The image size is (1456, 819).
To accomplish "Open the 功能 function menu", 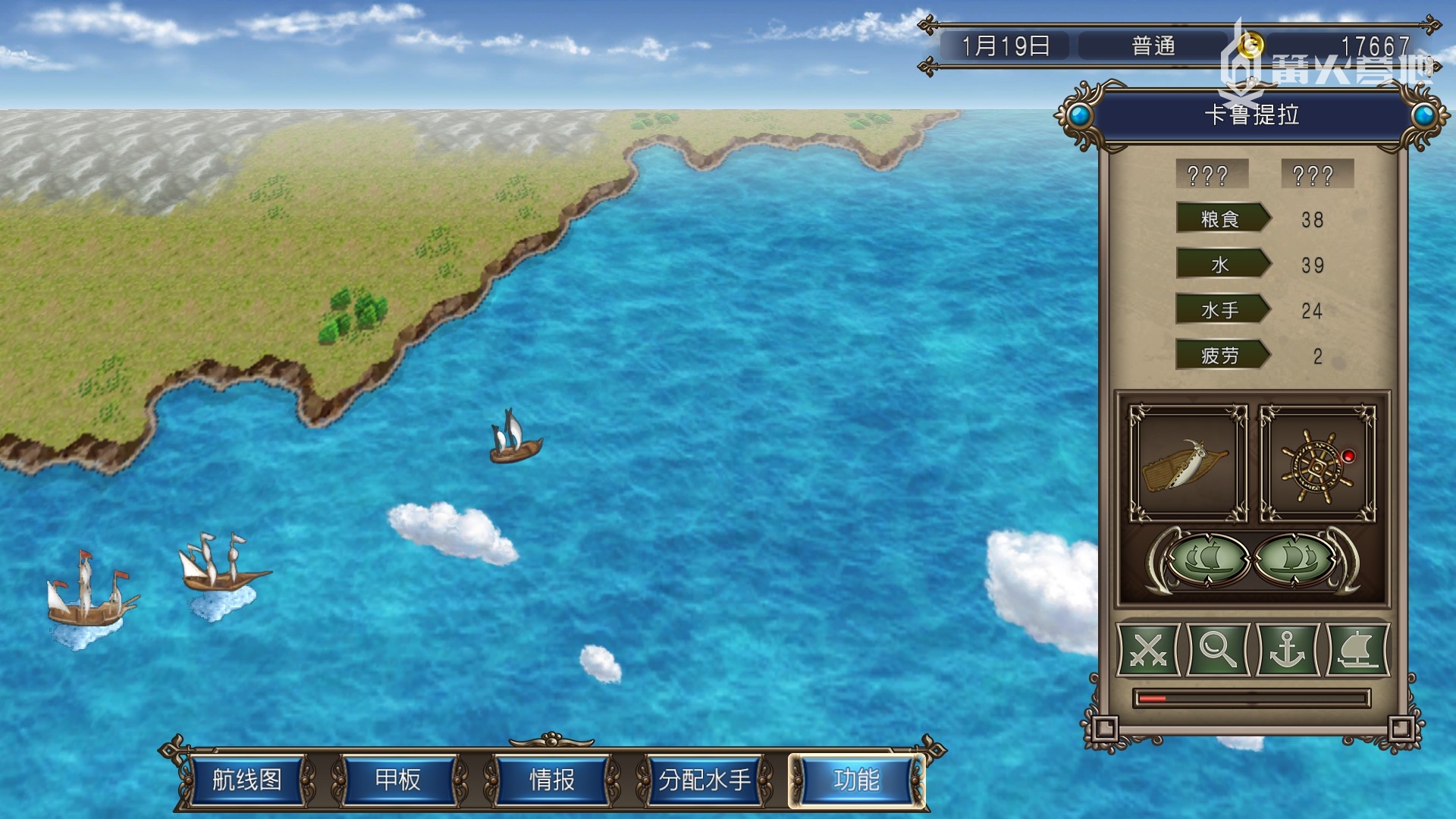I will point(856,780).
